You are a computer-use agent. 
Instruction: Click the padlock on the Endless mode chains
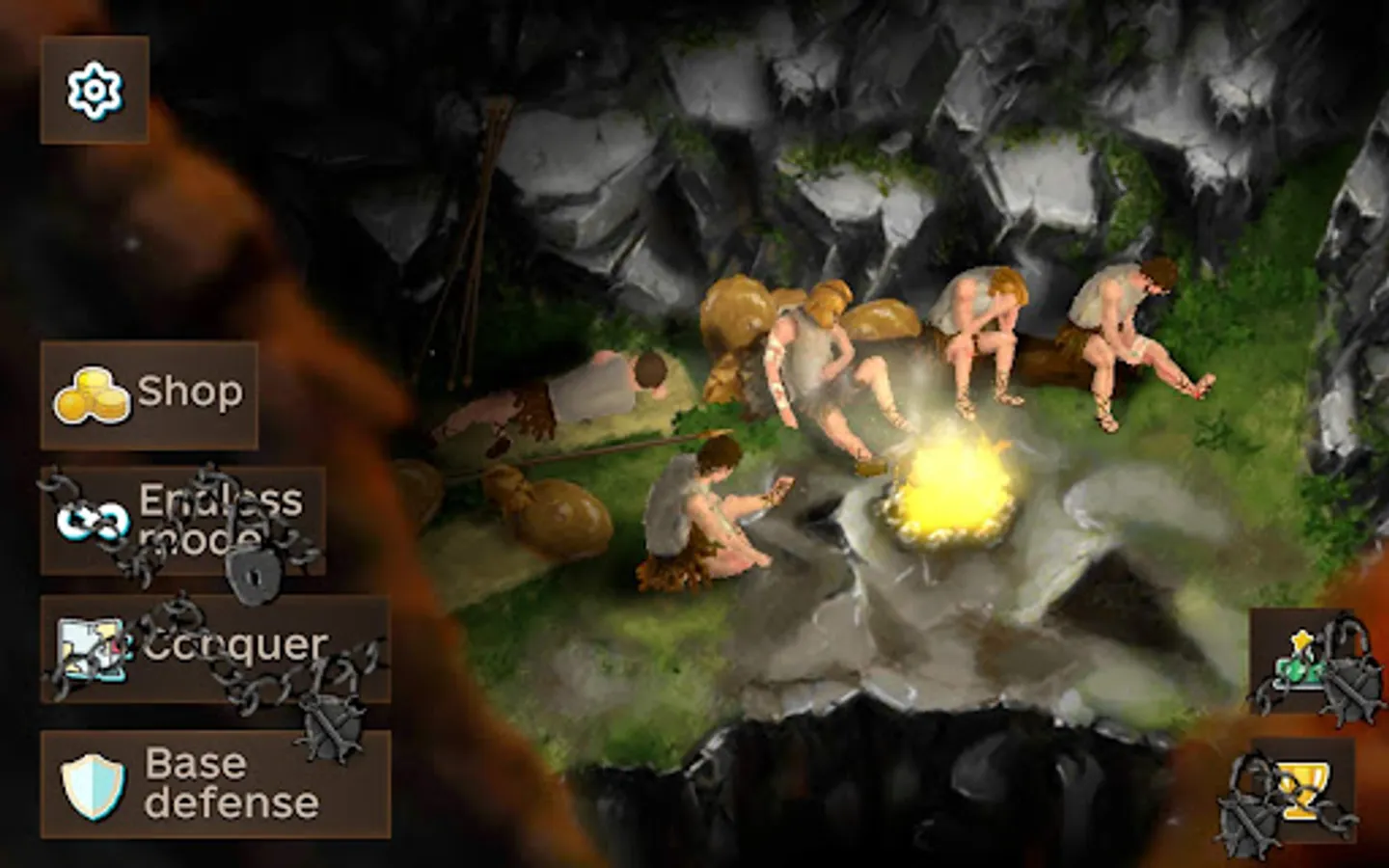pos(254,576)
